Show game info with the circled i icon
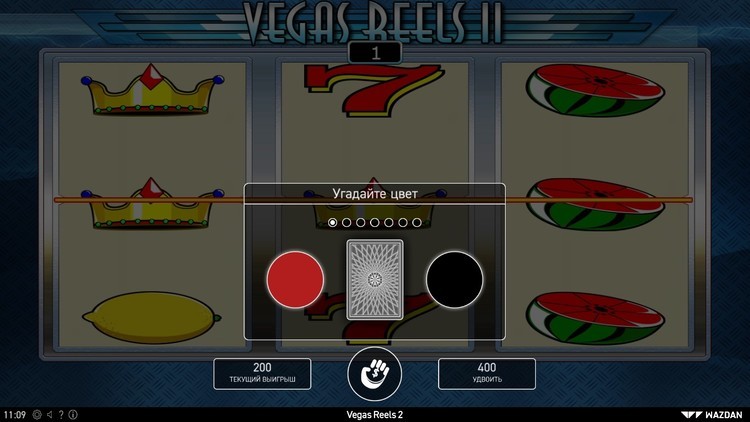Image resolution: width=750 pixels, height=422 pixels. 73,414
